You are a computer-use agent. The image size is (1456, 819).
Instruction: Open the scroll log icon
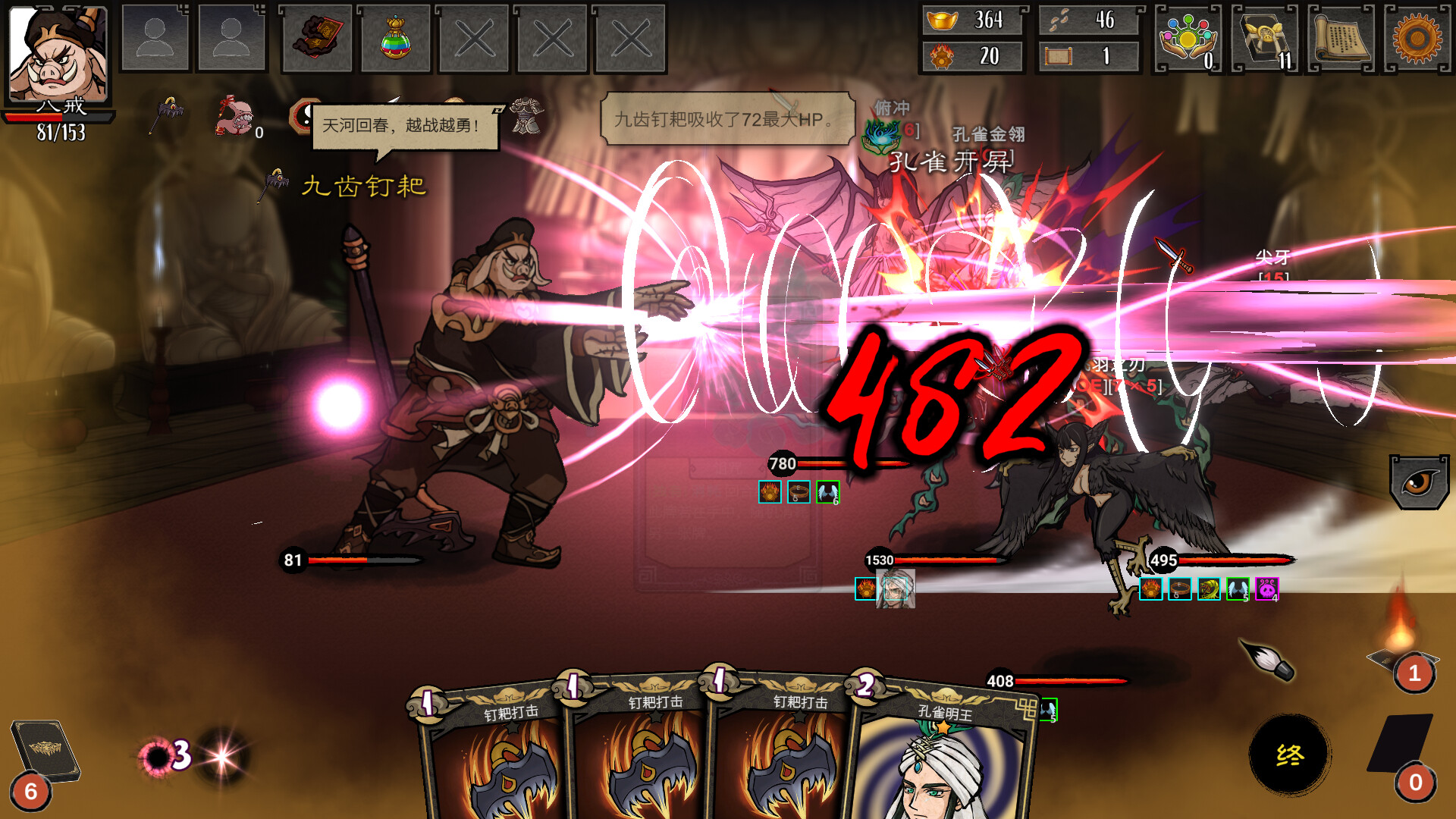point(1341,39)
